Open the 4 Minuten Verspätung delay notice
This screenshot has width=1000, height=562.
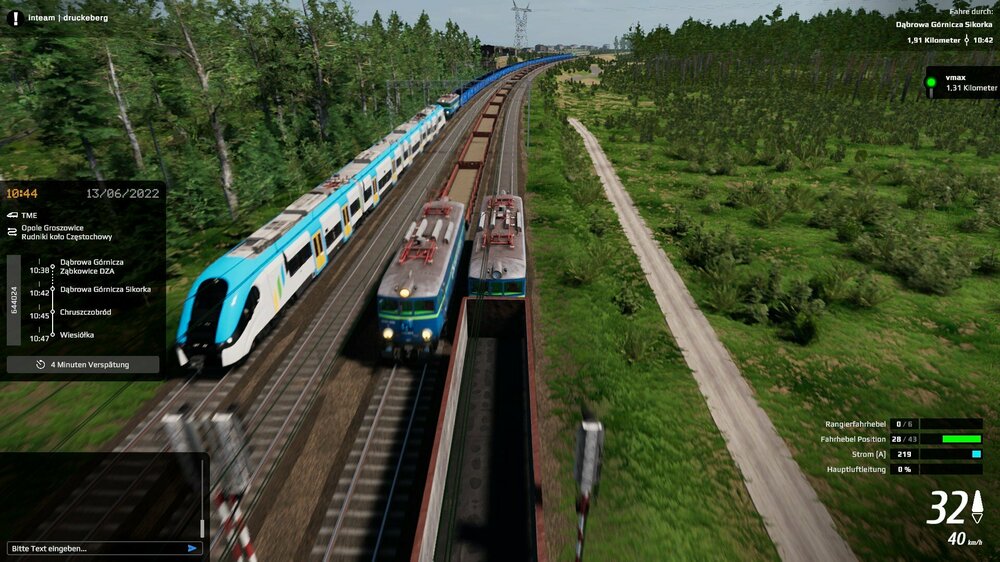click(x=83, y=365)
